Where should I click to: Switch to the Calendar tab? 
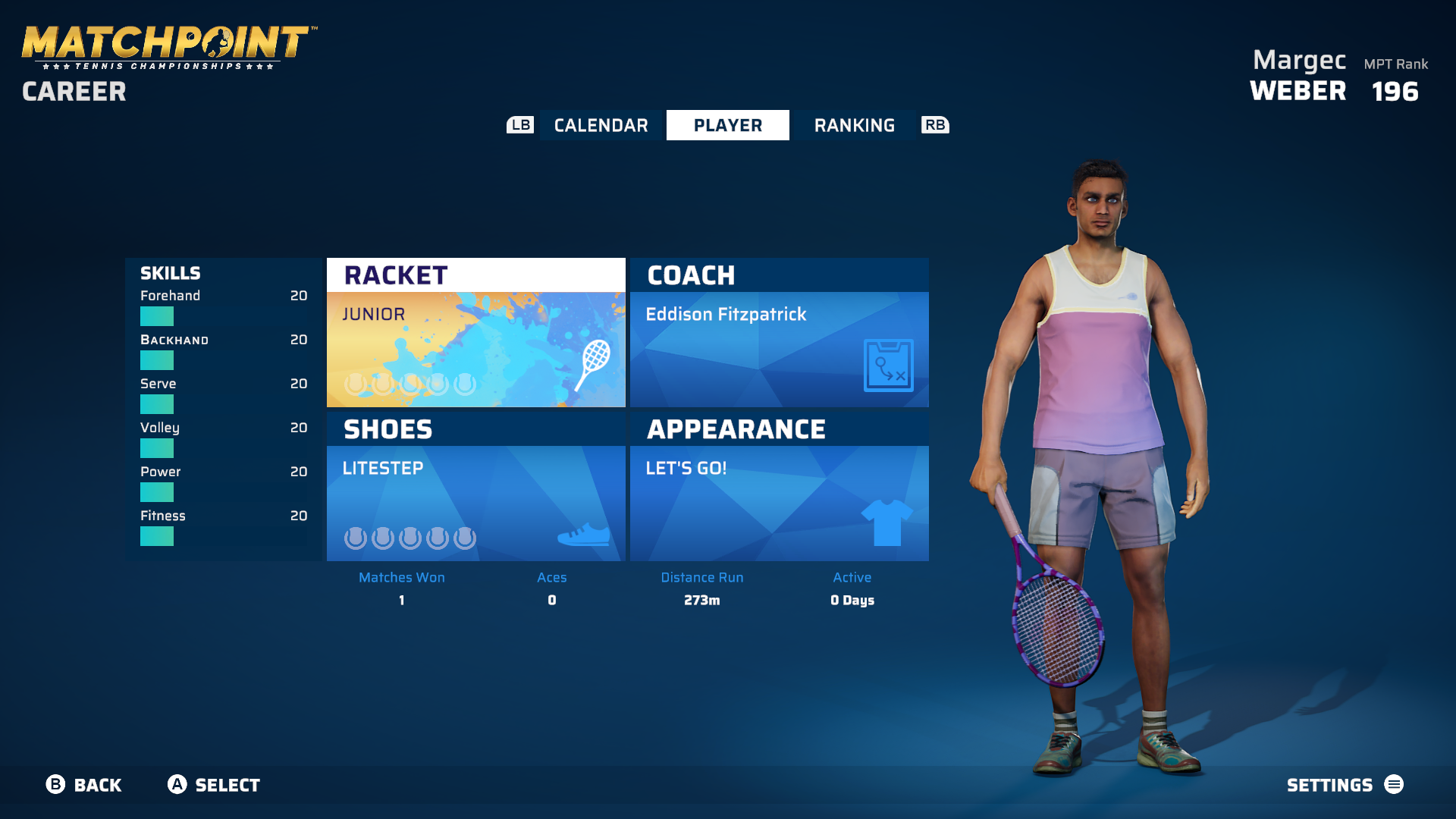(x=600, y=125)
